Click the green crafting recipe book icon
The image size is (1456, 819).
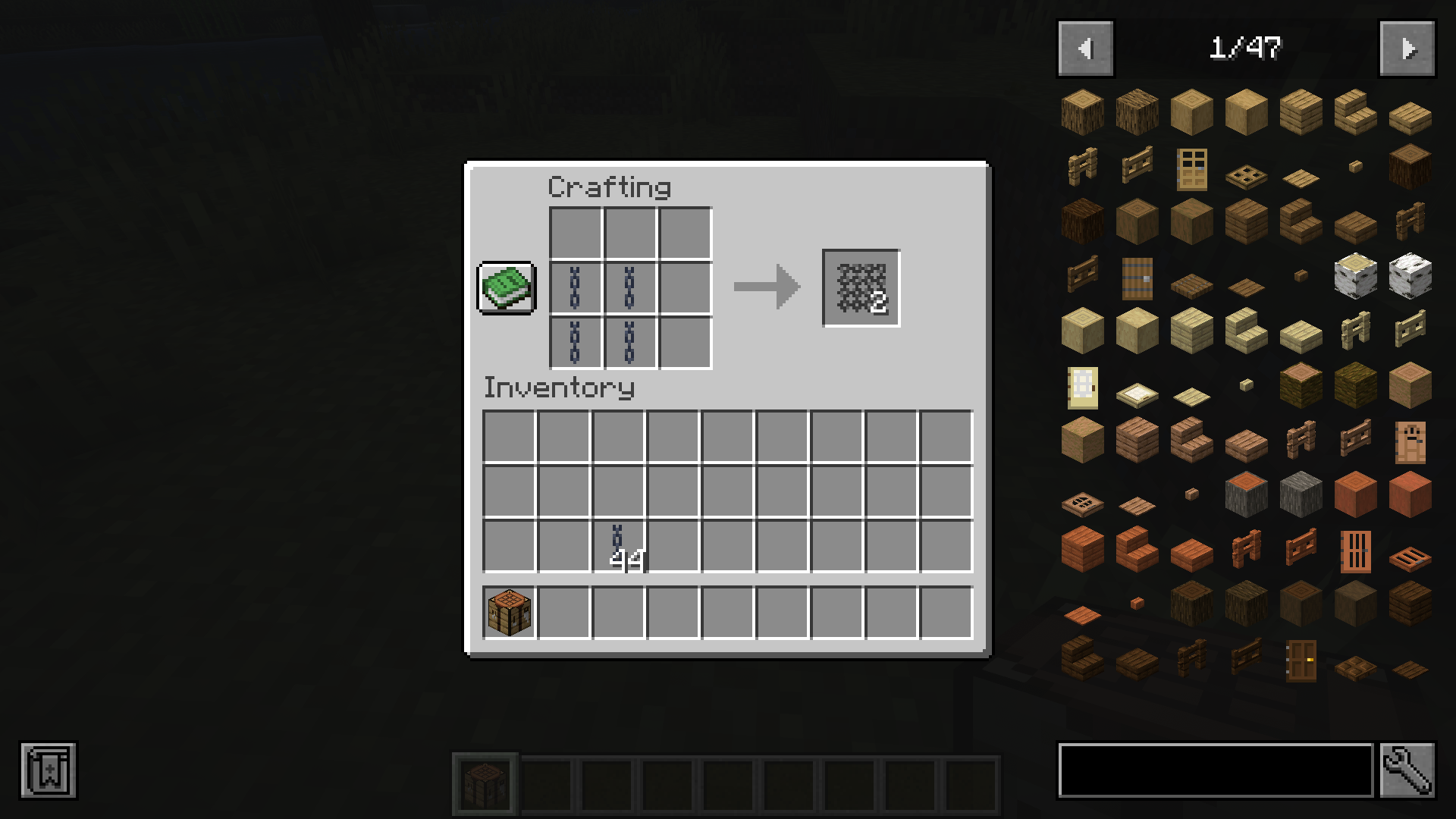tap(506, 289)
